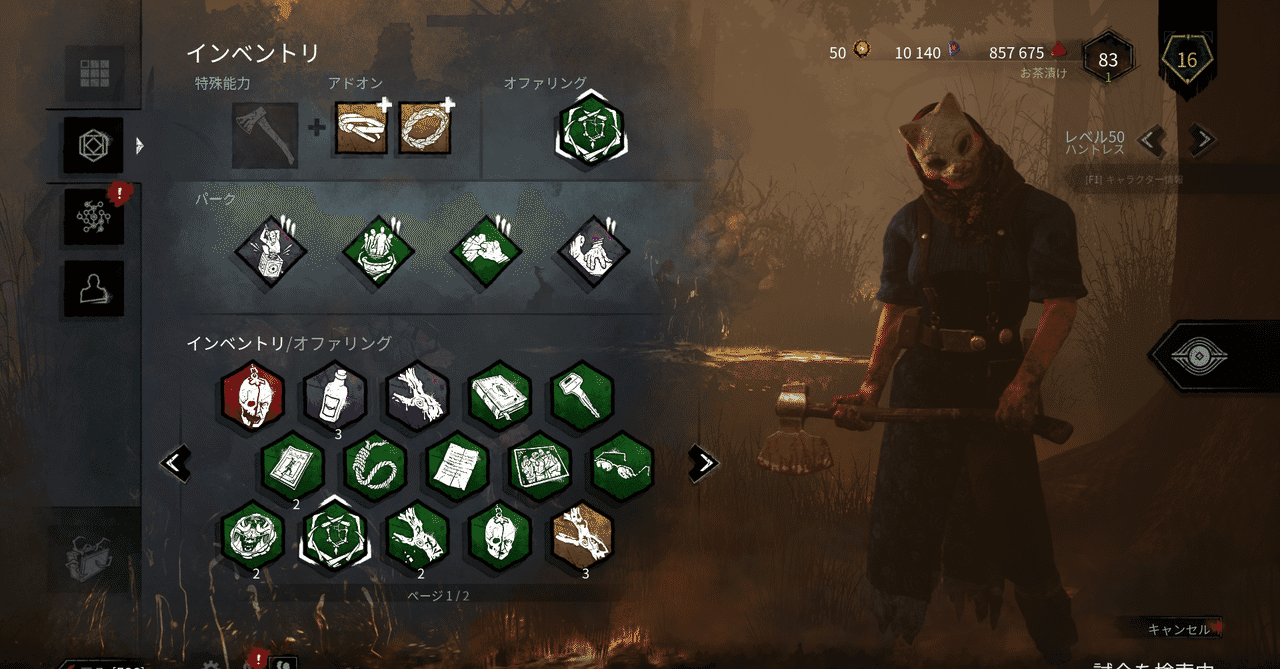This screenshot has height=669, width=1280.
Task: Pick the green eyeglasses offering
Action: click(x=622, y=467)
